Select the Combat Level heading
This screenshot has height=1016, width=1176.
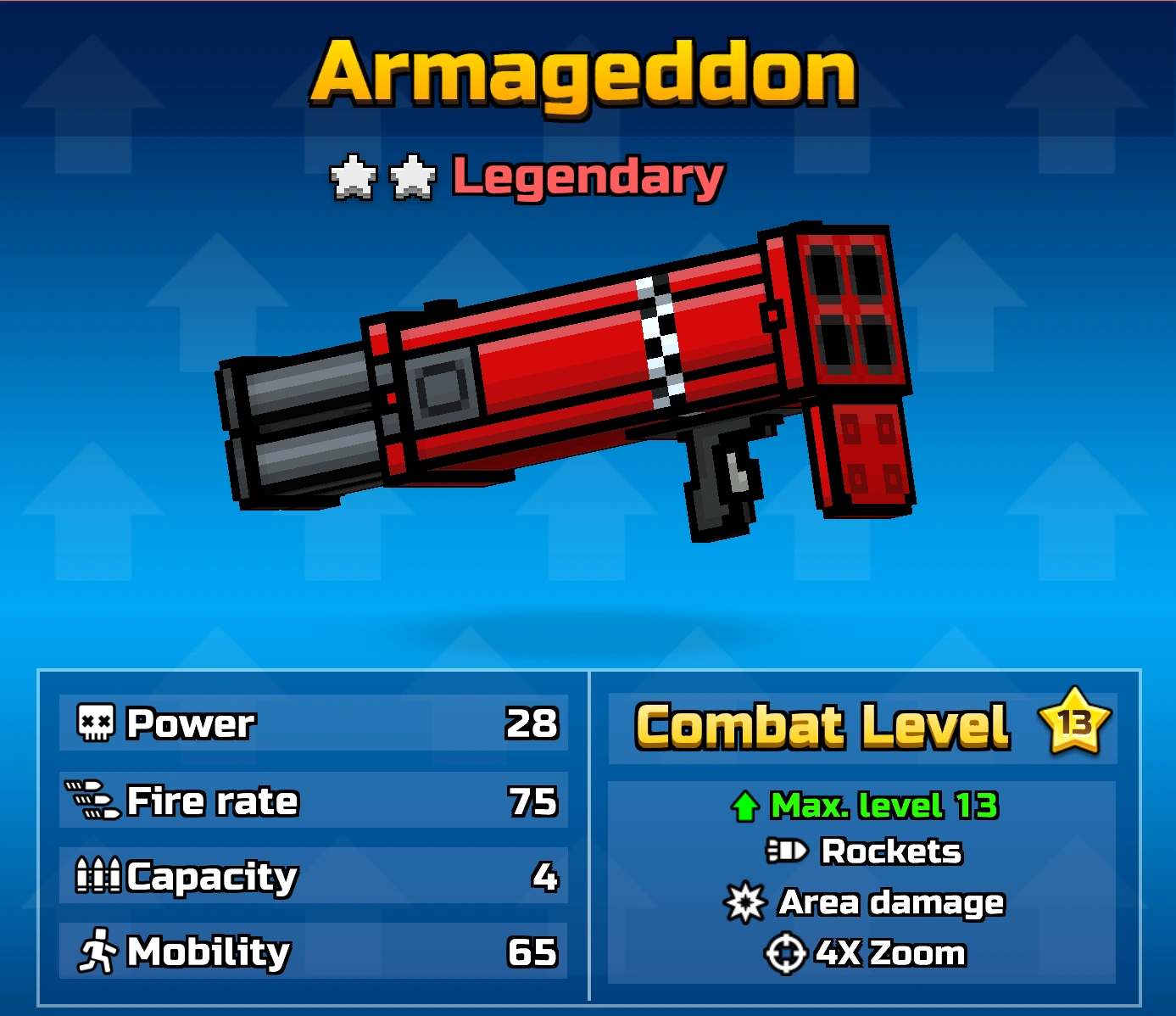tap(822, 725)
